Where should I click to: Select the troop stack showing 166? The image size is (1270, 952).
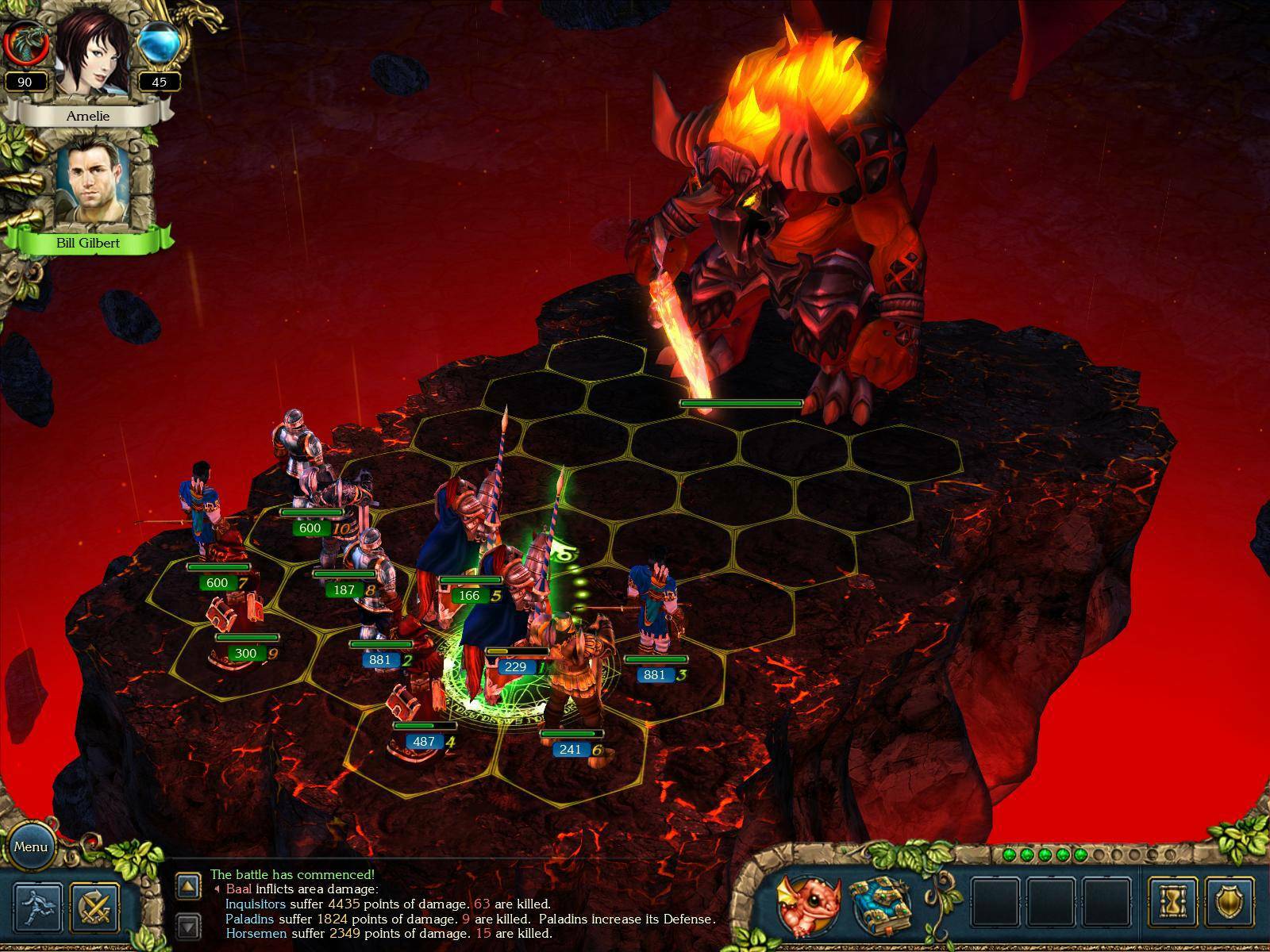[469, 595]
